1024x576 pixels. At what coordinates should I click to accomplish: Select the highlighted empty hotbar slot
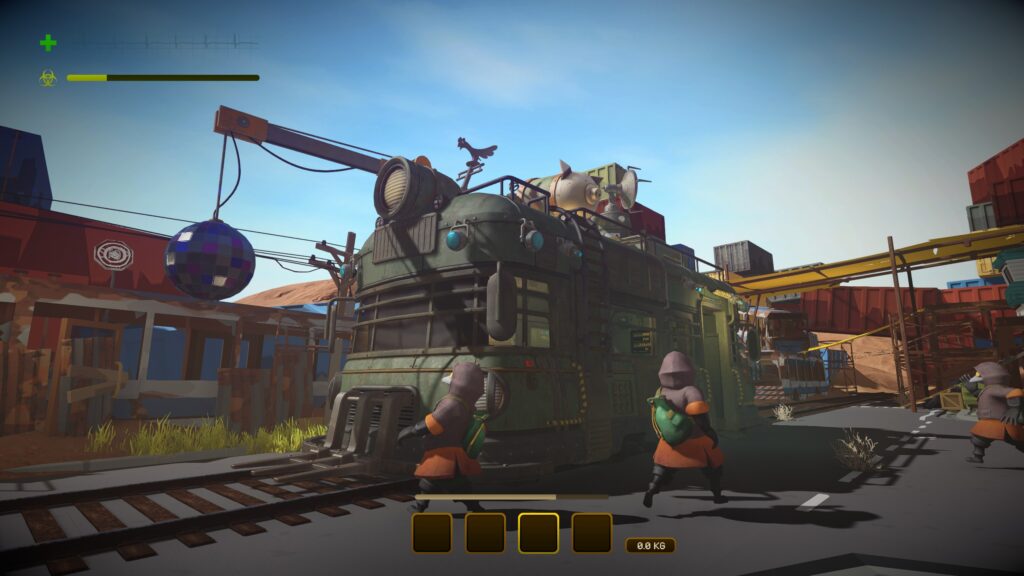coord(538,533)
